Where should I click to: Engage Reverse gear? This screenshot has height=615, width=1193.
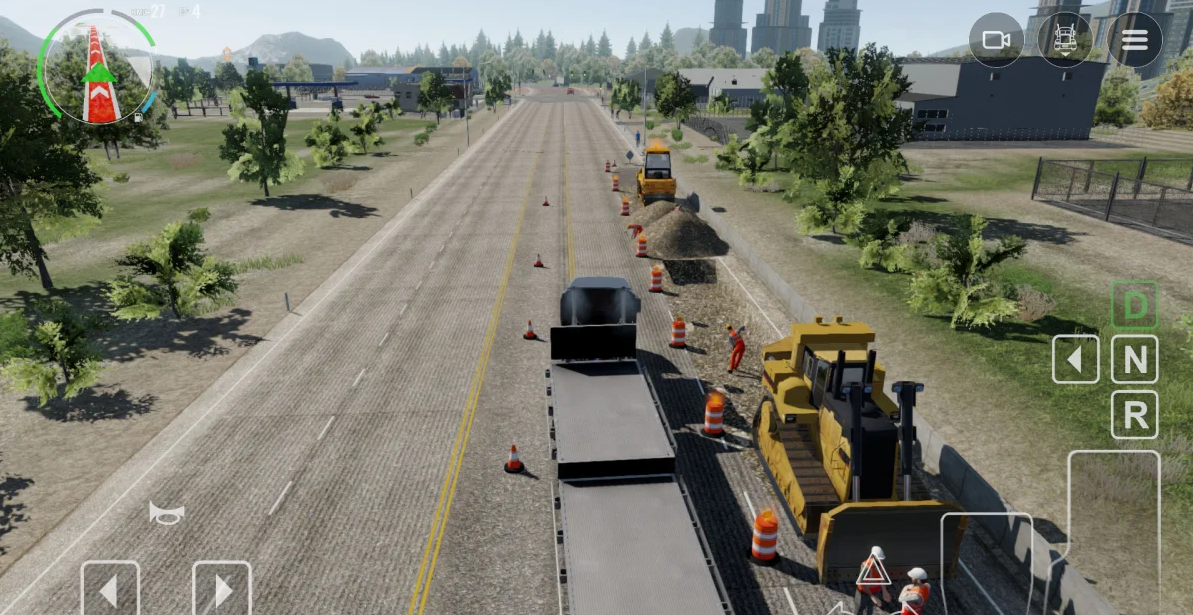[1135, 414]
